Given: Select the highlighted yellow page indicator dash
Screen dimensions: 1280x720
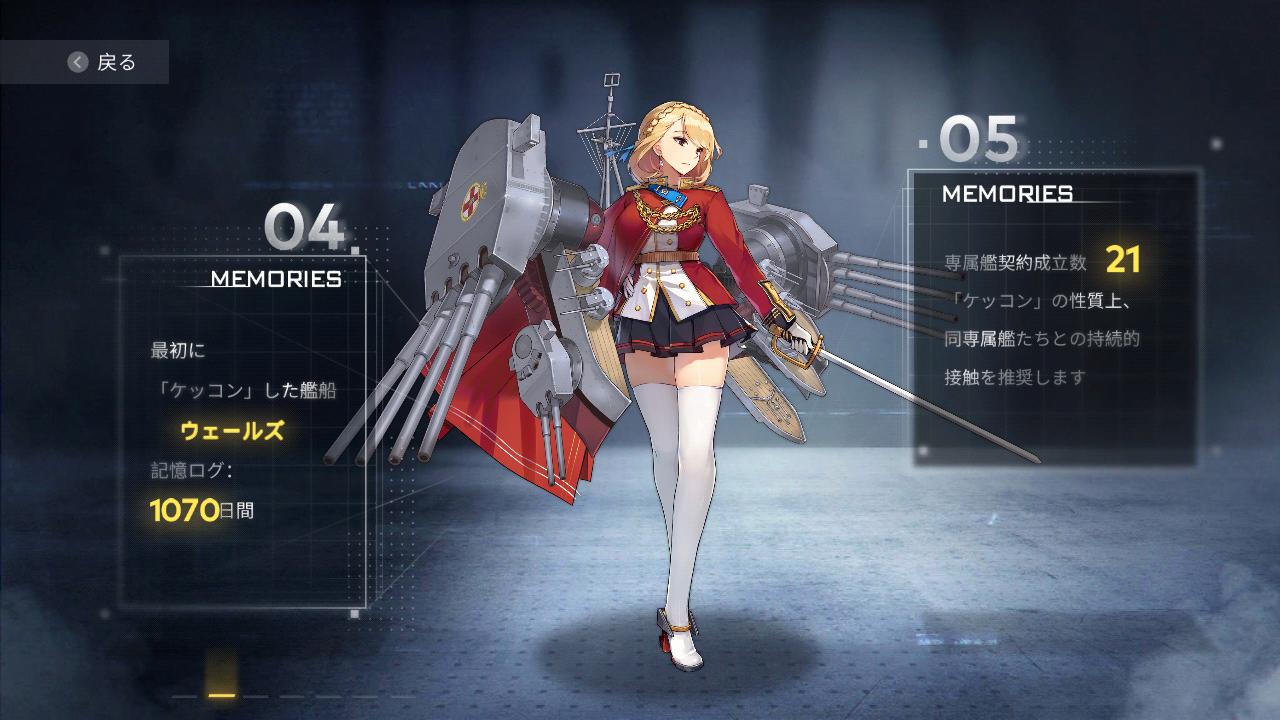Looking at the screenshot, I should 222,696.
